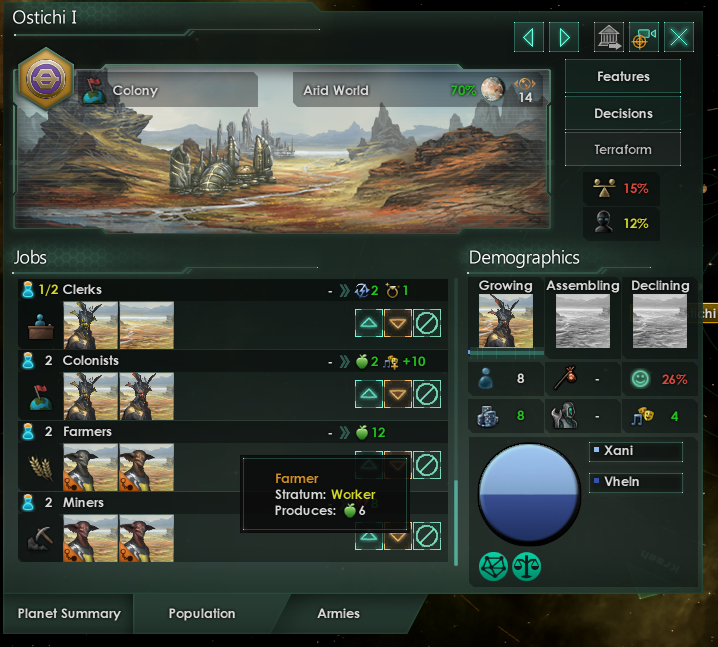Open the government building icon button
This screenshot has height=647, width=718.
pos(608,38)
